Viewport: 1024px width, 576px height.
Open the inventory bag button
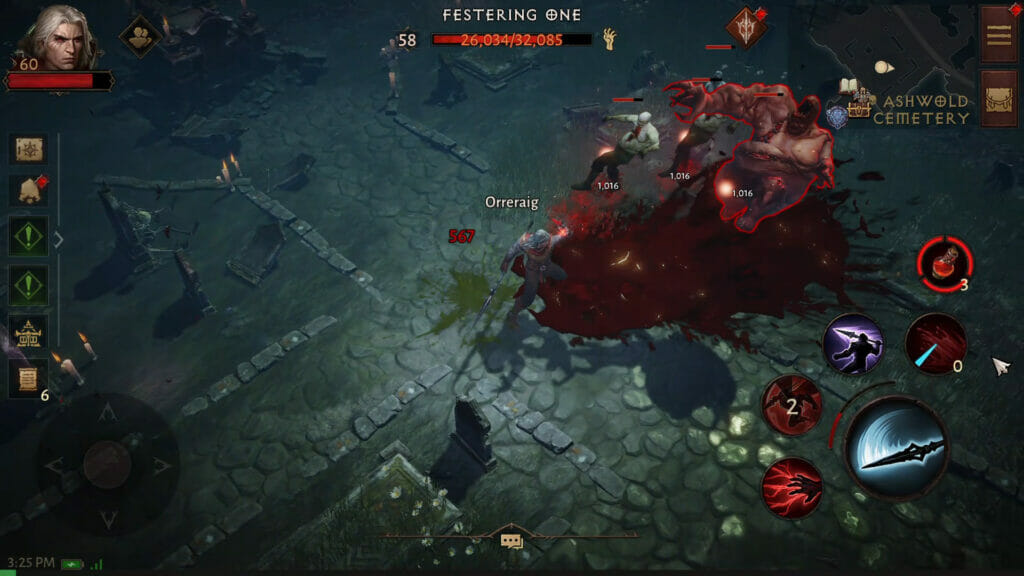(998, 98)
